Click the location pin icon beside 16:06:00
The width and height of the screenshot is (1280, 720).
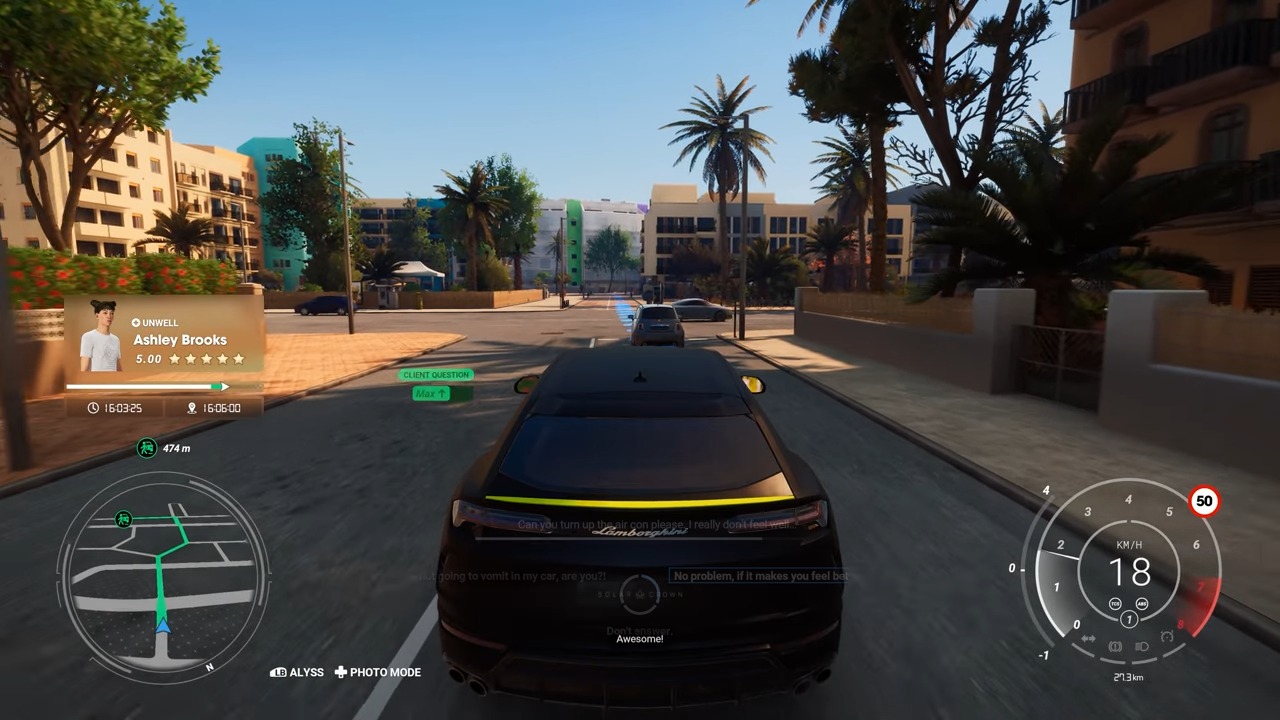coord(190,407)
